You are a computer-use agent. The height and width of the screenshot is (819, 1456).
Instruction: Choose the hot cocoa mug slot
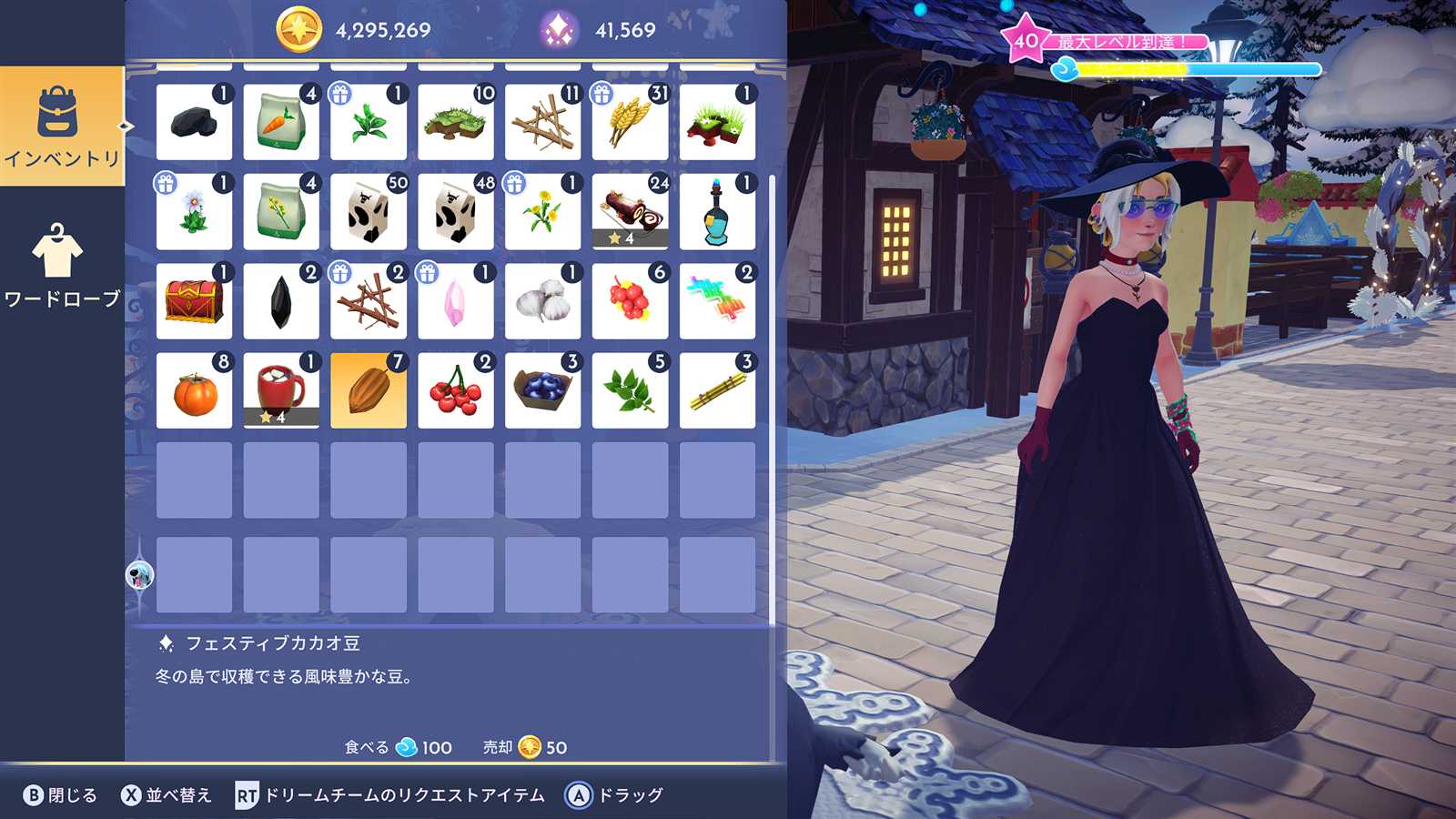click(281, 390)
